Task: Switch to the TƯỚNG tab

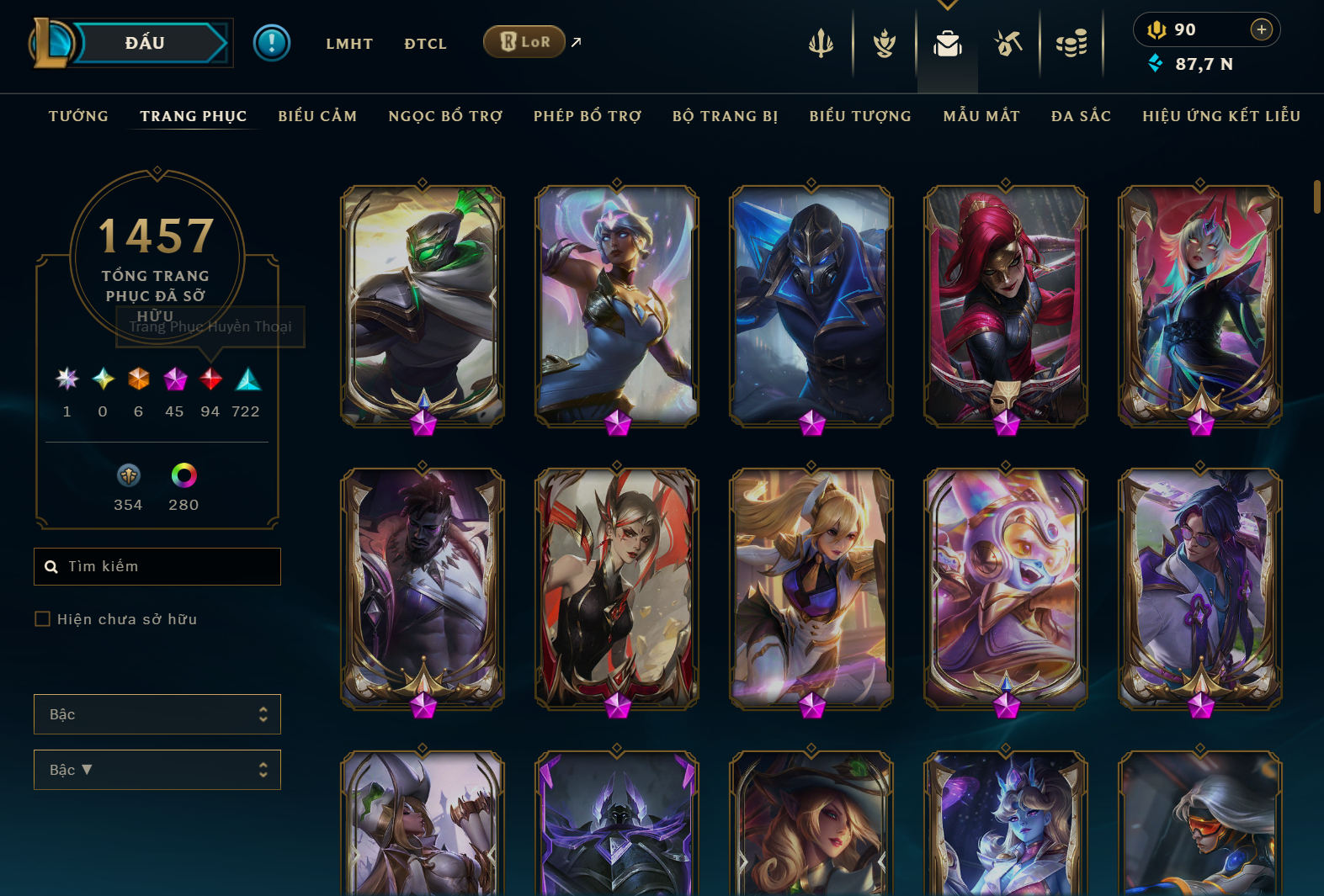Action: 78,116
